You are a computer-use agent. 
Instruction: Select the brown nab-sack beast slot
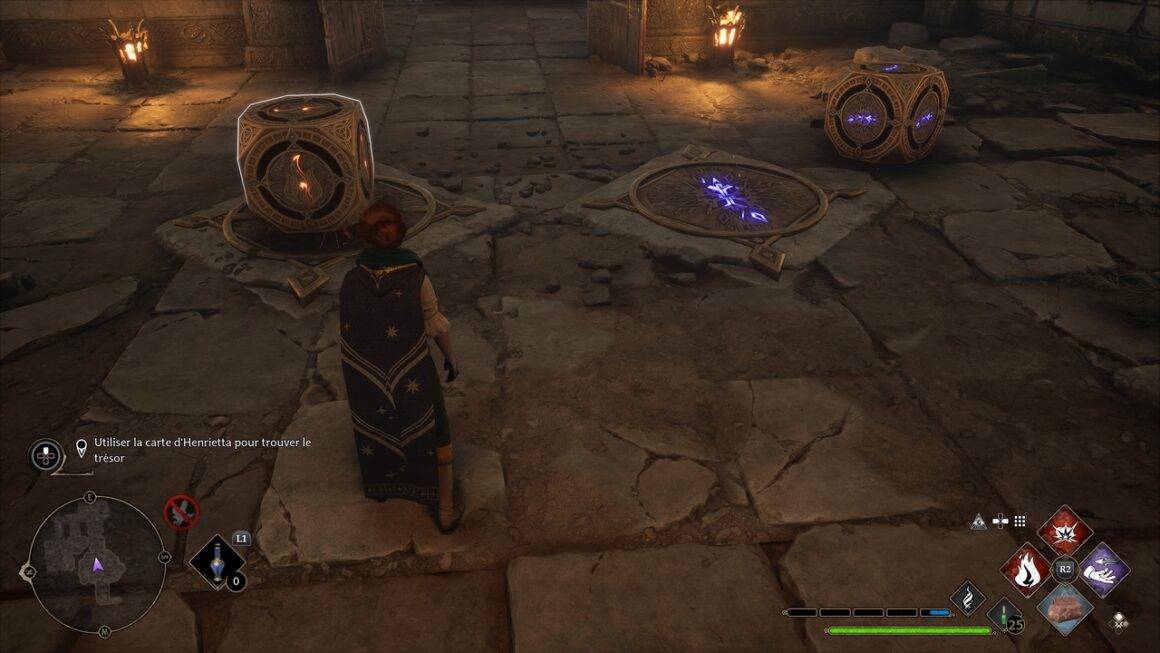[x=1063, y=609]
